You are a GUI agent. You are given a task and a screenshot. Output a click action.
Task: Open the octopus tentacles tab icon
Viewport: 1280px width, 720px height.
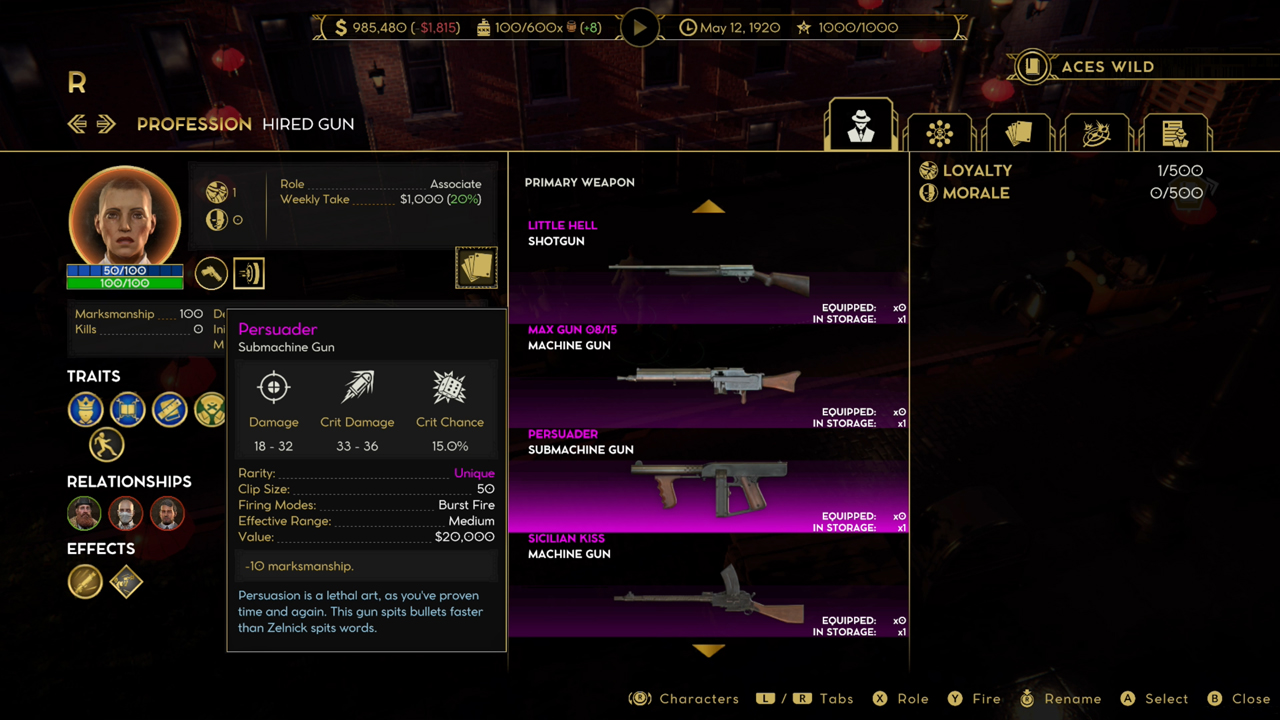click(1096, 131)
